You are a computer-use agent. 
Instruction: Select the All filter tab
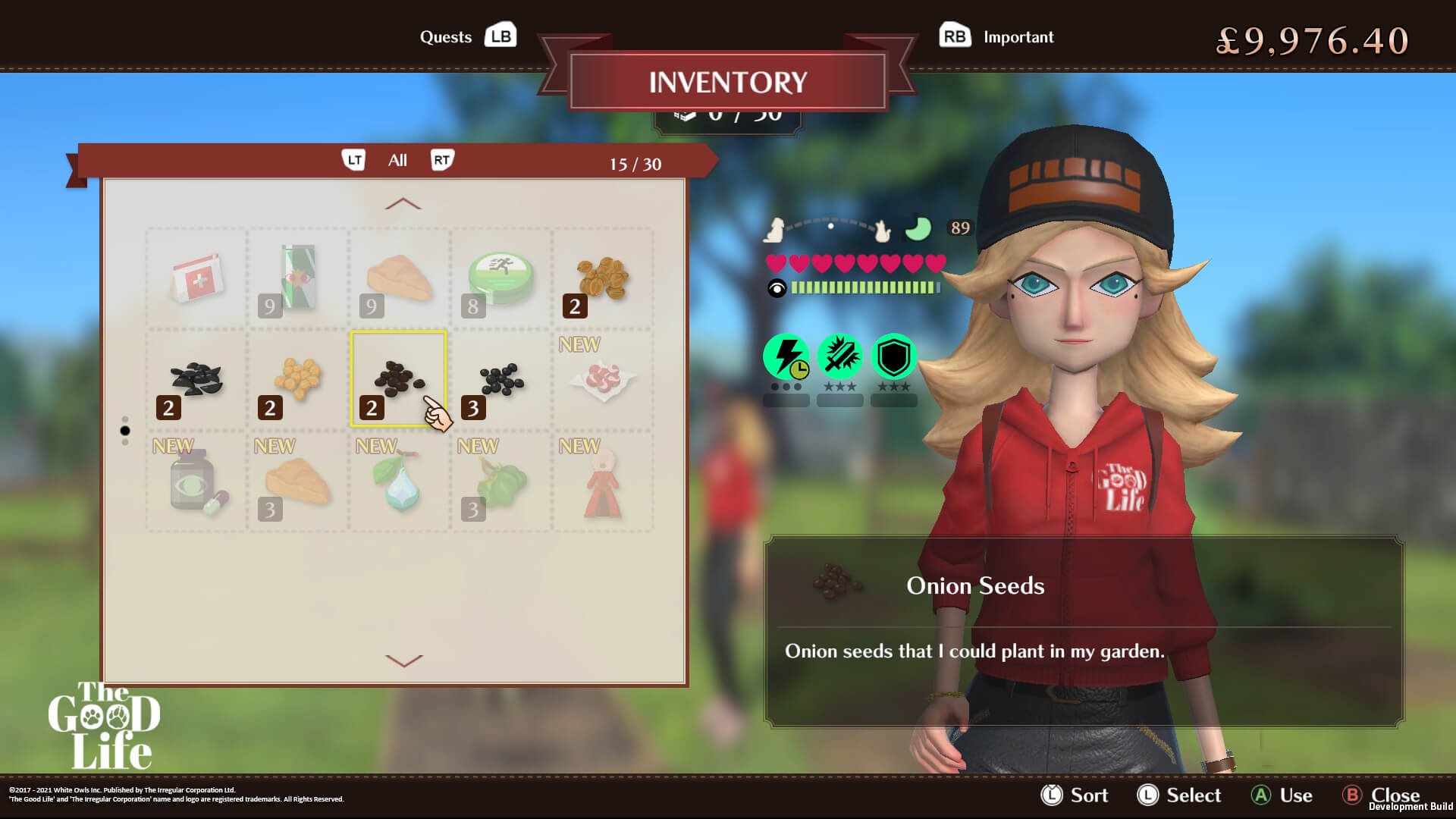point(397,160)
